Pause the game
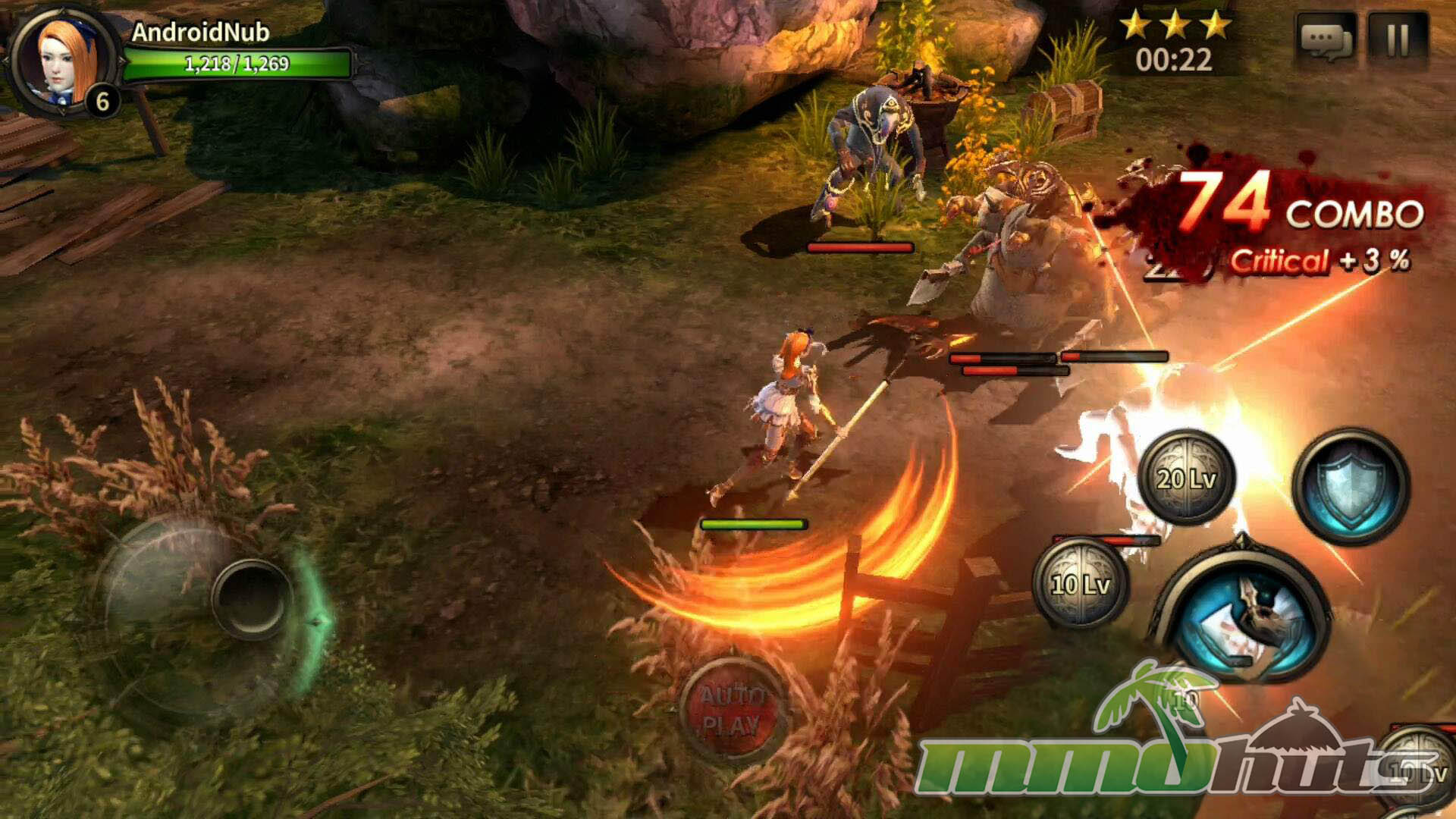This screenshot has height=819, width=1456. [x=1398, y=39]
